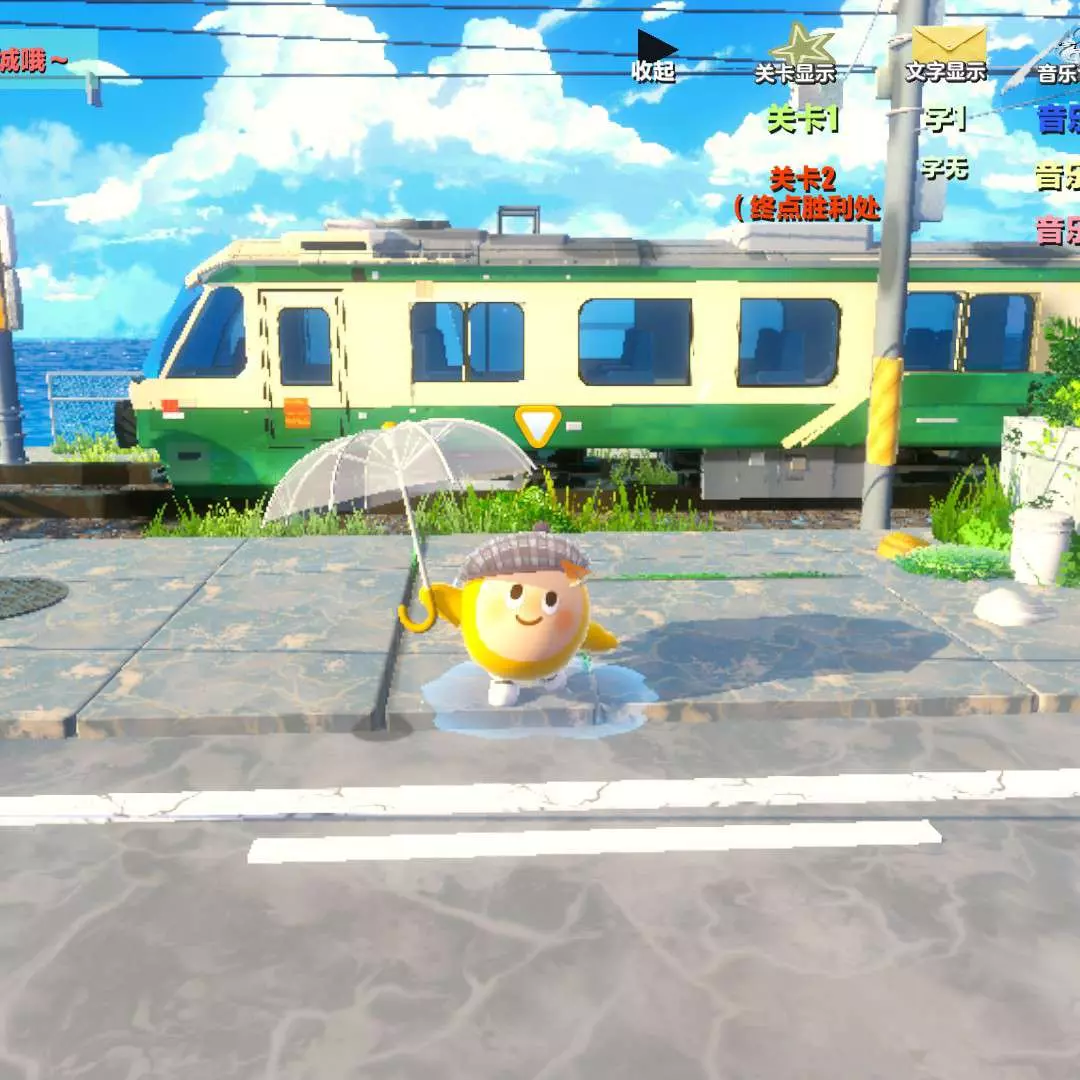Pick the yellow 音乐 track option
The height and width of the screenshot is (1080, 1080).
[1058, 179]
